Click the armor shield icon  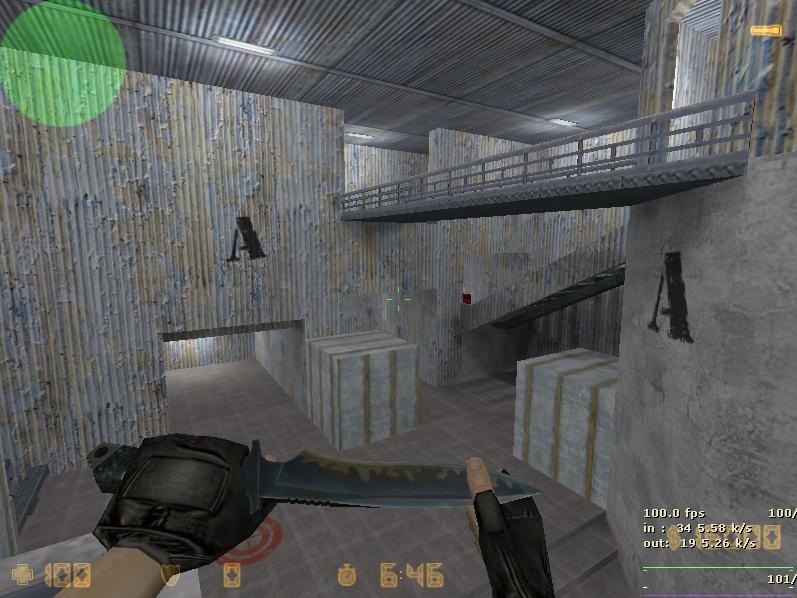point(171,575)
